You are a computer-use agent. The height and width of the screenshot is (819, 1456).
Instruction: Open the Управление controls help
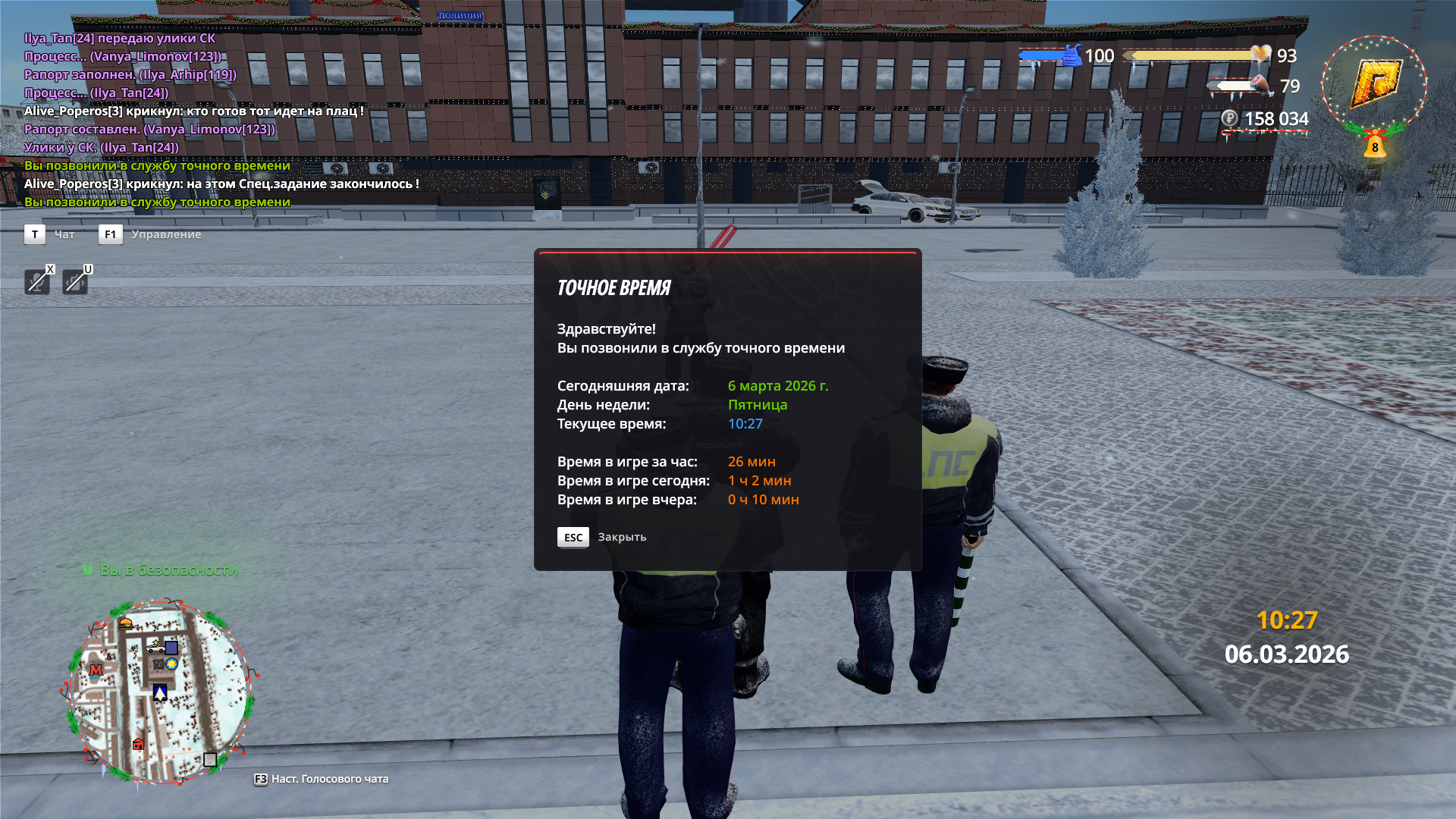[x=165, y=234]
